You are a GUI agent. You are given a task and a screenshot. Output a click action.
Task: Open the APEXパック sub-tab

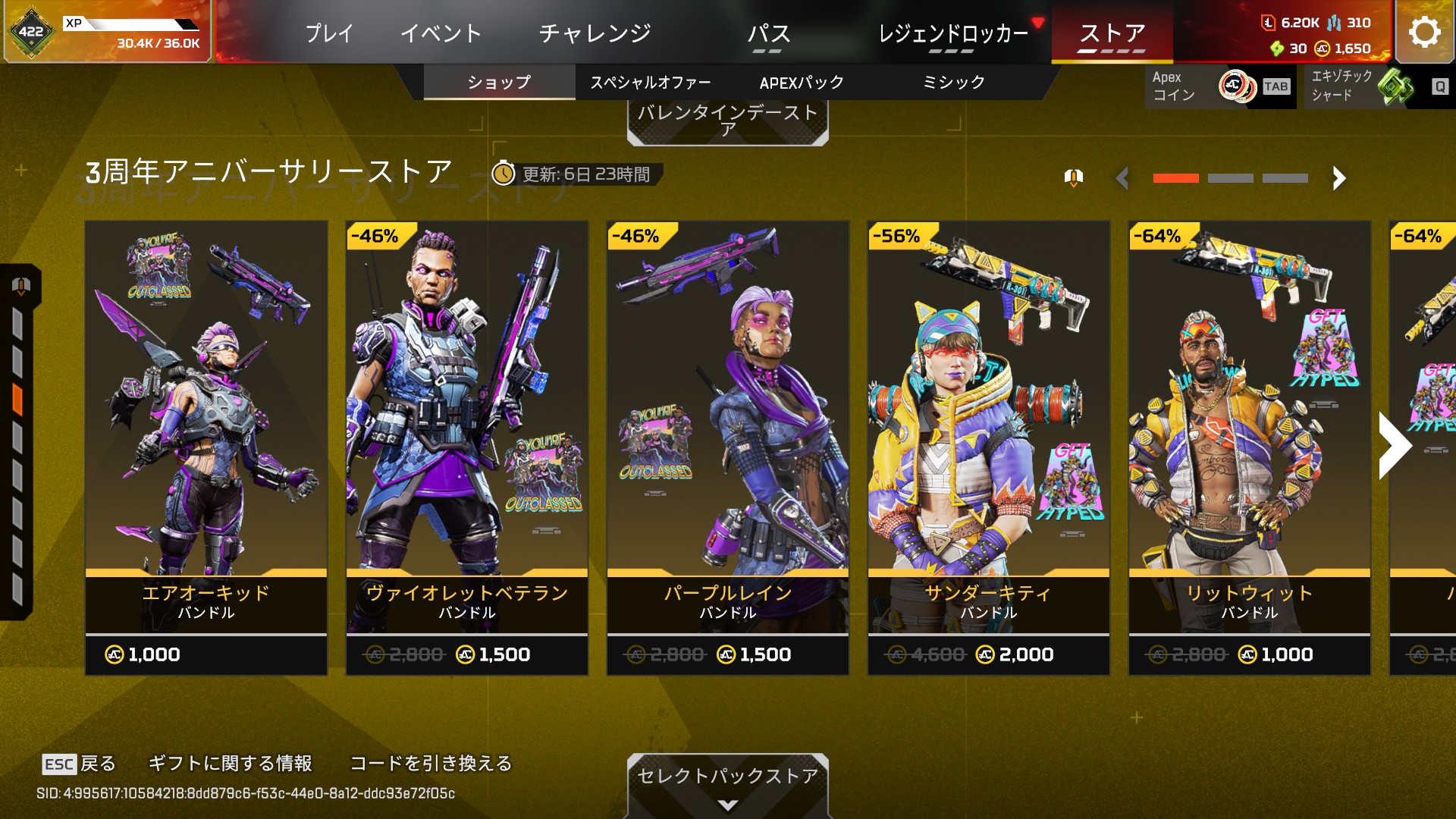pos(802,82)
